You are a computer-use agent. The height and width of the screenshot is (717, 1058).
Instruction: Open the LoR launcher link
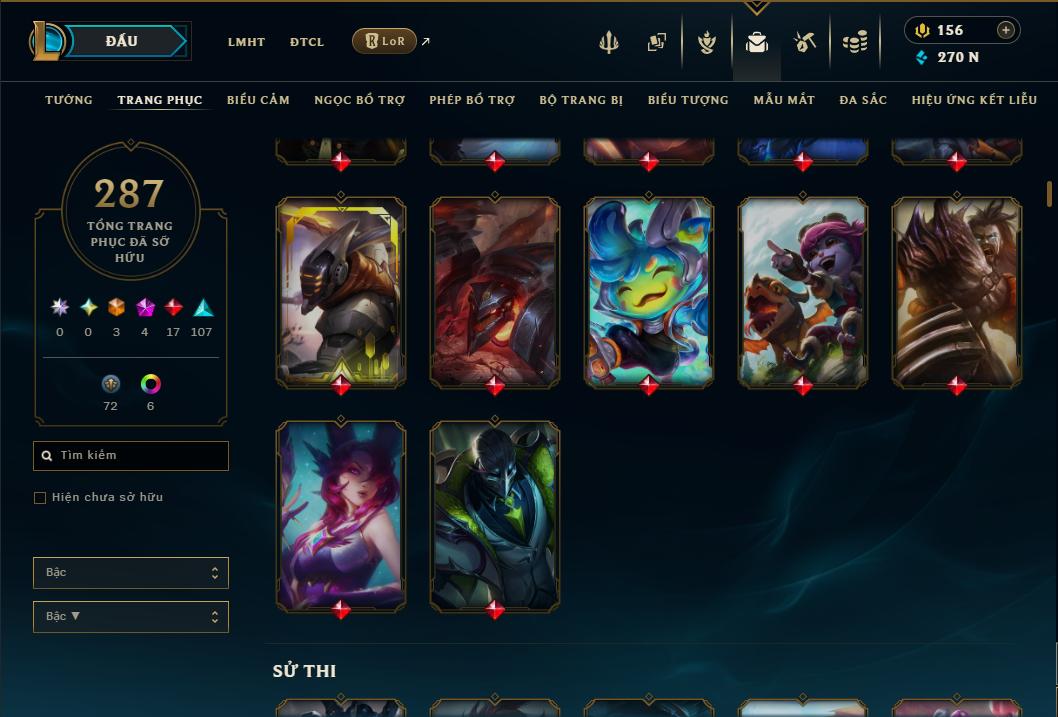click(385, 41)
